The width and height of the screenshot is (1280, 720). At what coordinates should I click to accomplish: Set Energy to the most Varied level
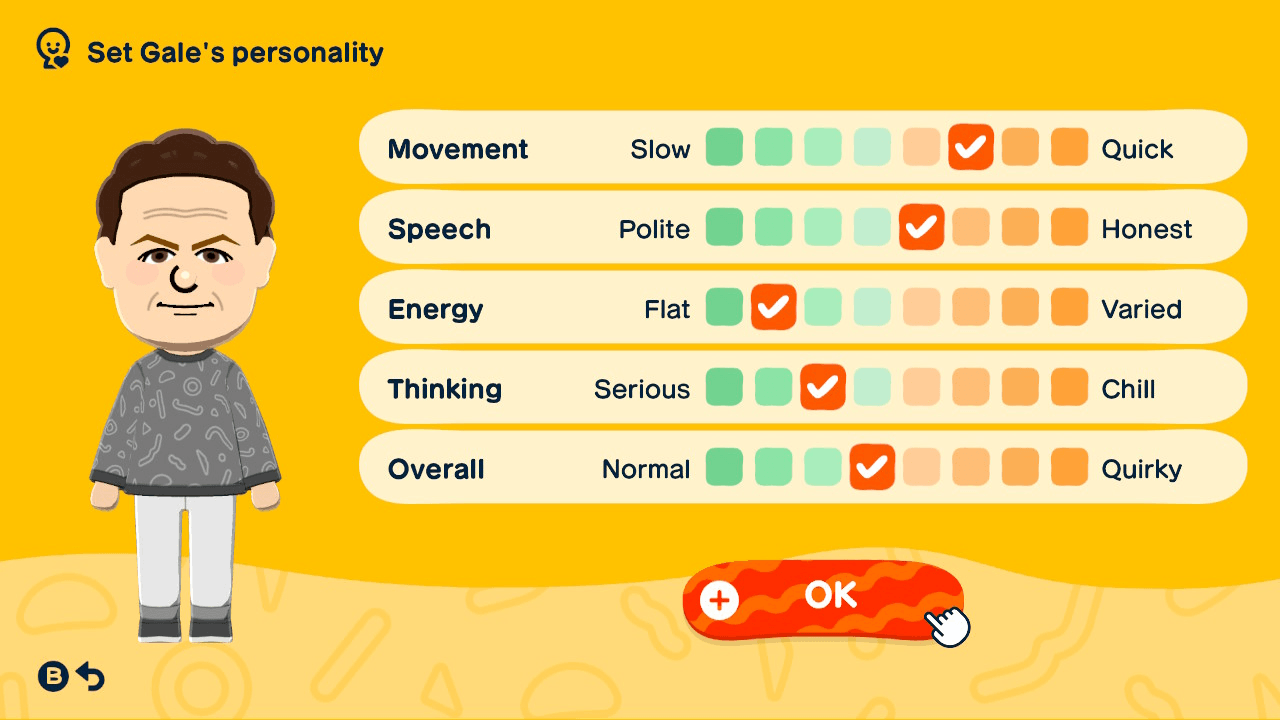point(1069,307)
